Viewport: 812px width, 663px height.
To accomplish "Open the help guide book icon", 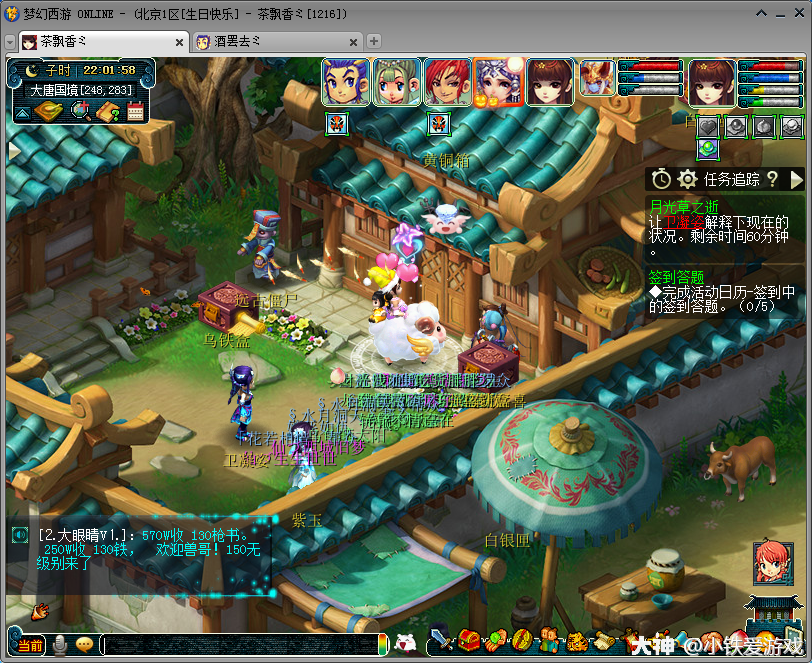I will click(108, 112).
